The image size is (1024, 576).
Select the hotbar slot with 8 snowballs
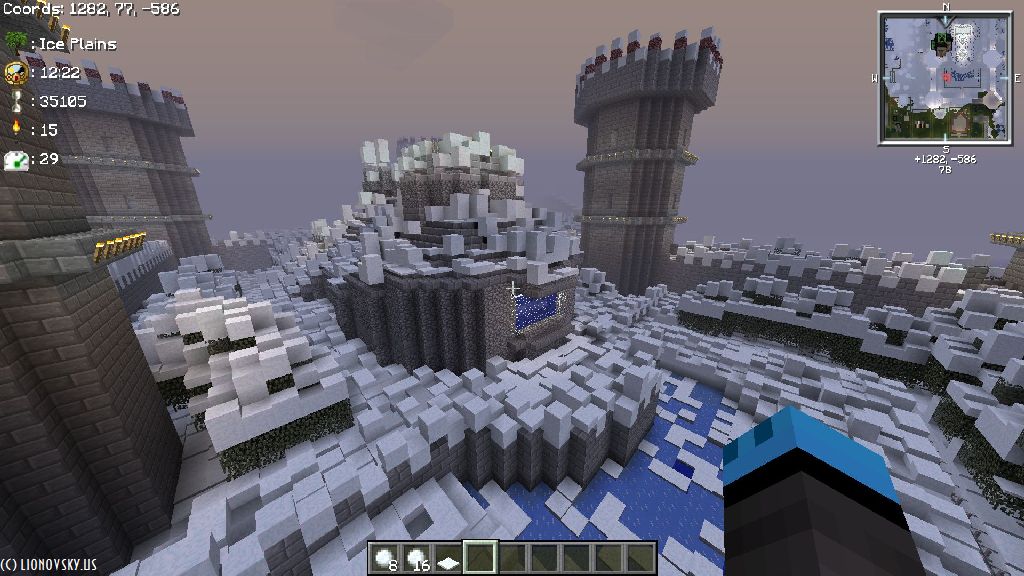(385, 557)
